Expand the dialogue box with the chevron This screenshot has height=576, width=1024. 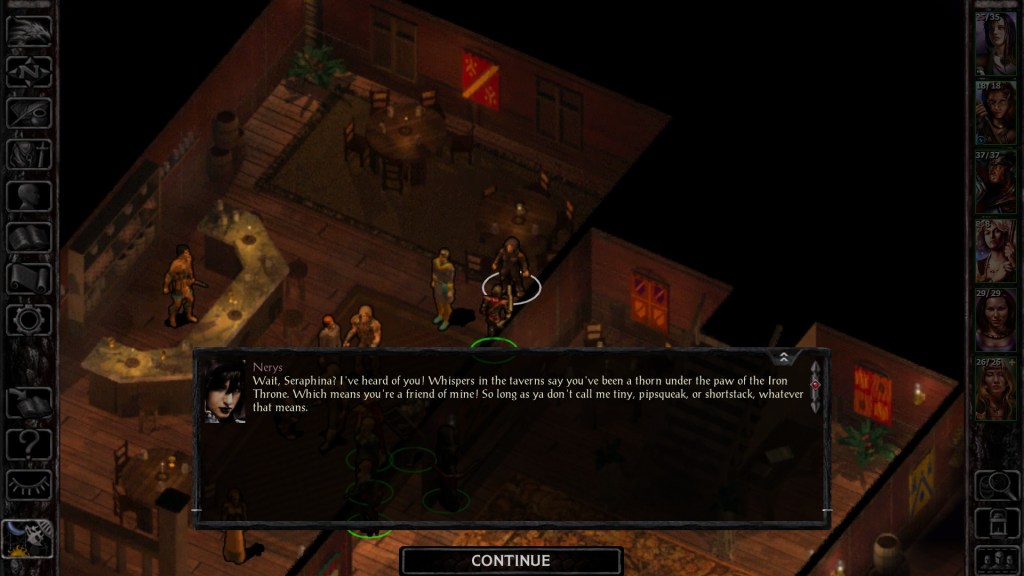[x=784, y=357]
